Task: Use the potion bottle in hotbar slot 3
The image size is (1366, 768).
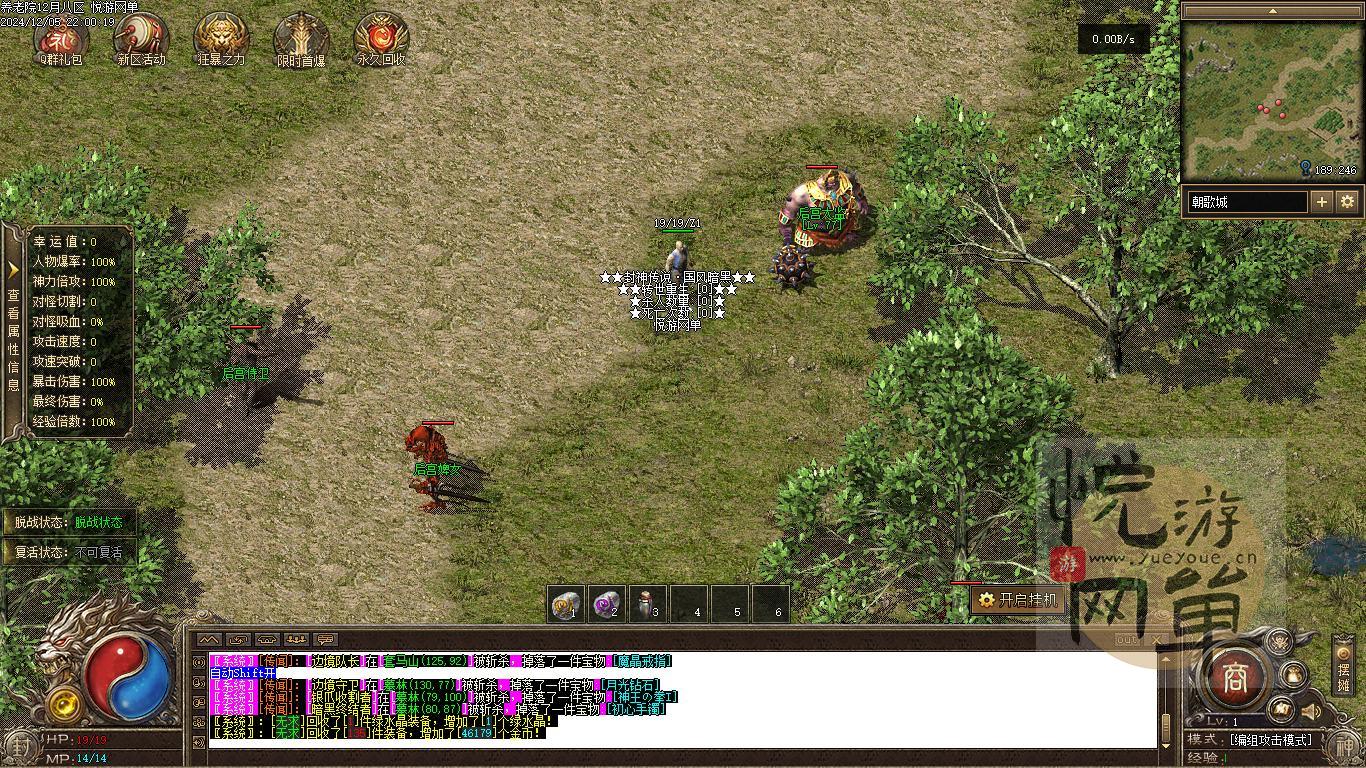Action: 648,604
